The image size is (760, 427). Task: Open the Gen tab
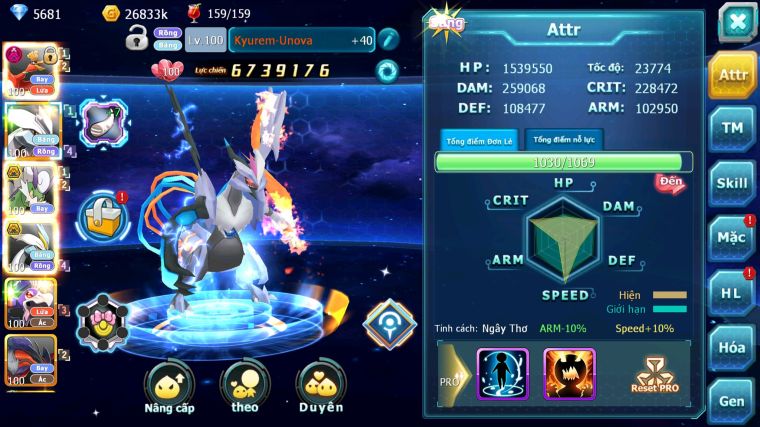(732, 400)
